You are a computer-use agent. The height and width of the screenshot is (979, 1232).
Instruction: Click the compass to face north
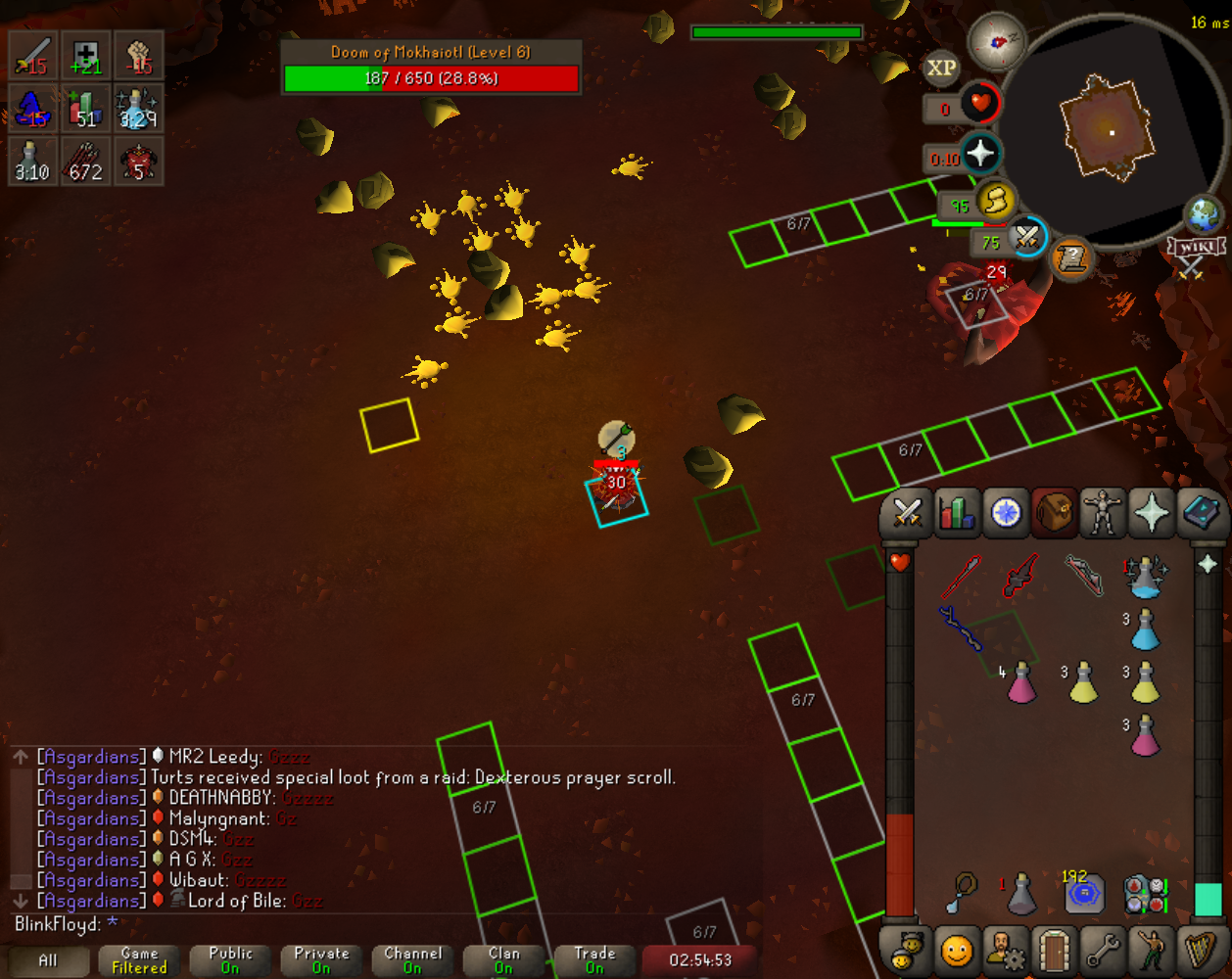pyautogui.click(x=995, y=41)
